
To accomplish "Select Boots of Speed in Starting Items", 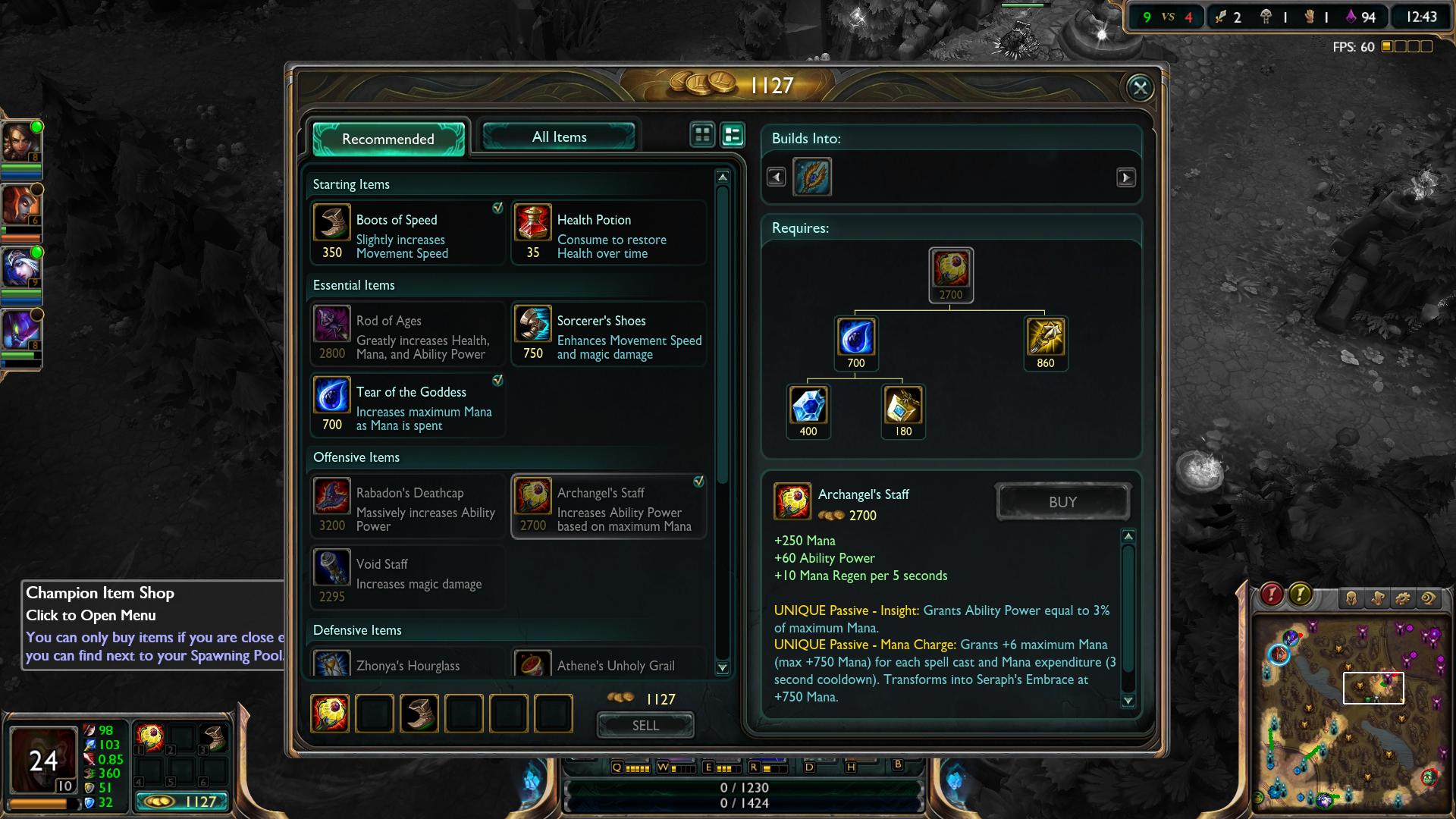I will (x=407, y=233).
